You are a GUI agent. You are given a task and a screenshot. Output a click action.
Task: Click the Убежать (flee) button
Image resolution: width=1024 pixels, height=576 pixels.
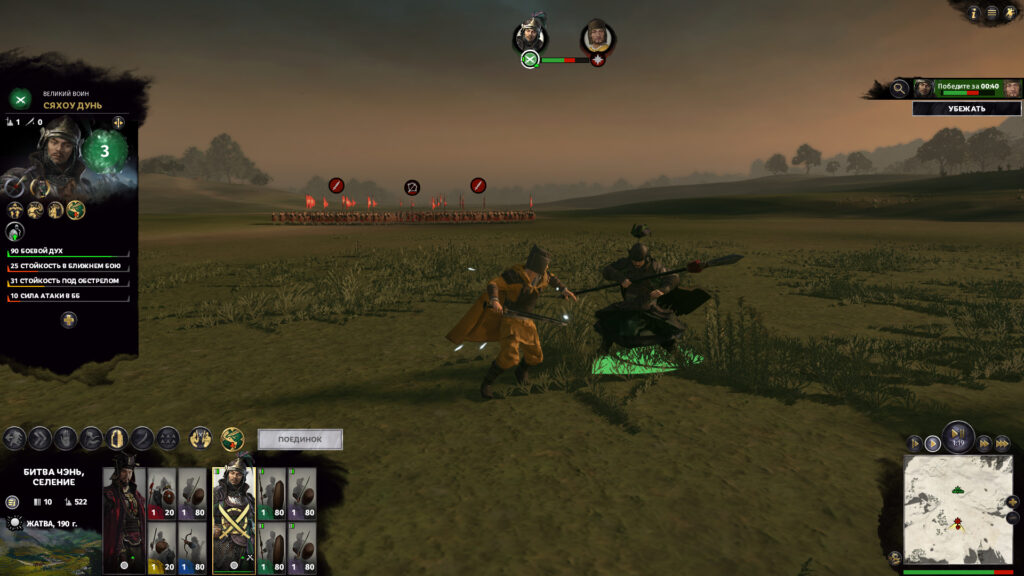966,109
